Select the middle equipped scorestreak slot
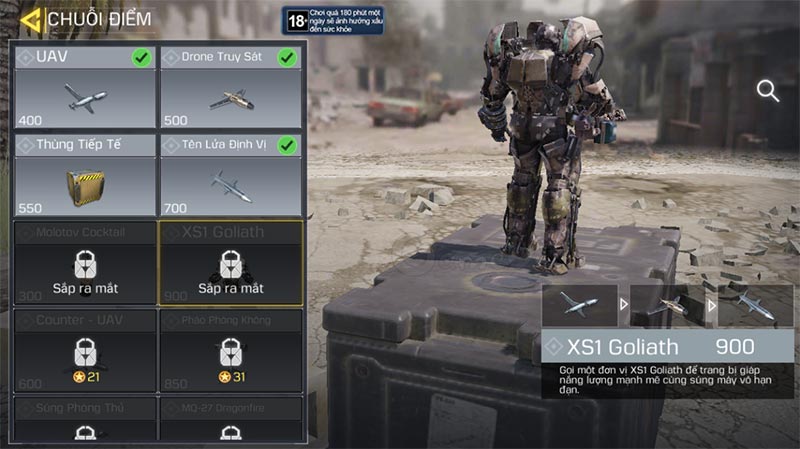 coord(667,305)
